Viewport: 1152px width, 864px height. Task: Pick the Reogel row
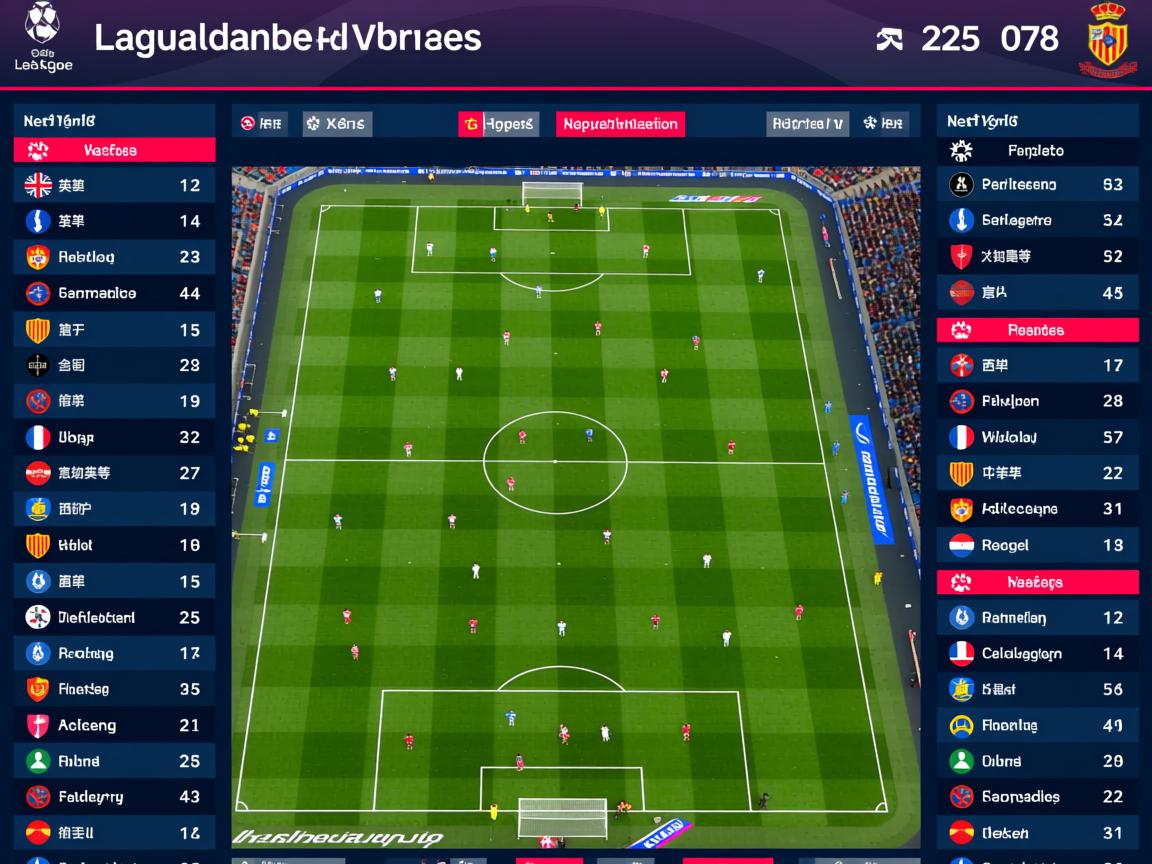[1037, 545]
